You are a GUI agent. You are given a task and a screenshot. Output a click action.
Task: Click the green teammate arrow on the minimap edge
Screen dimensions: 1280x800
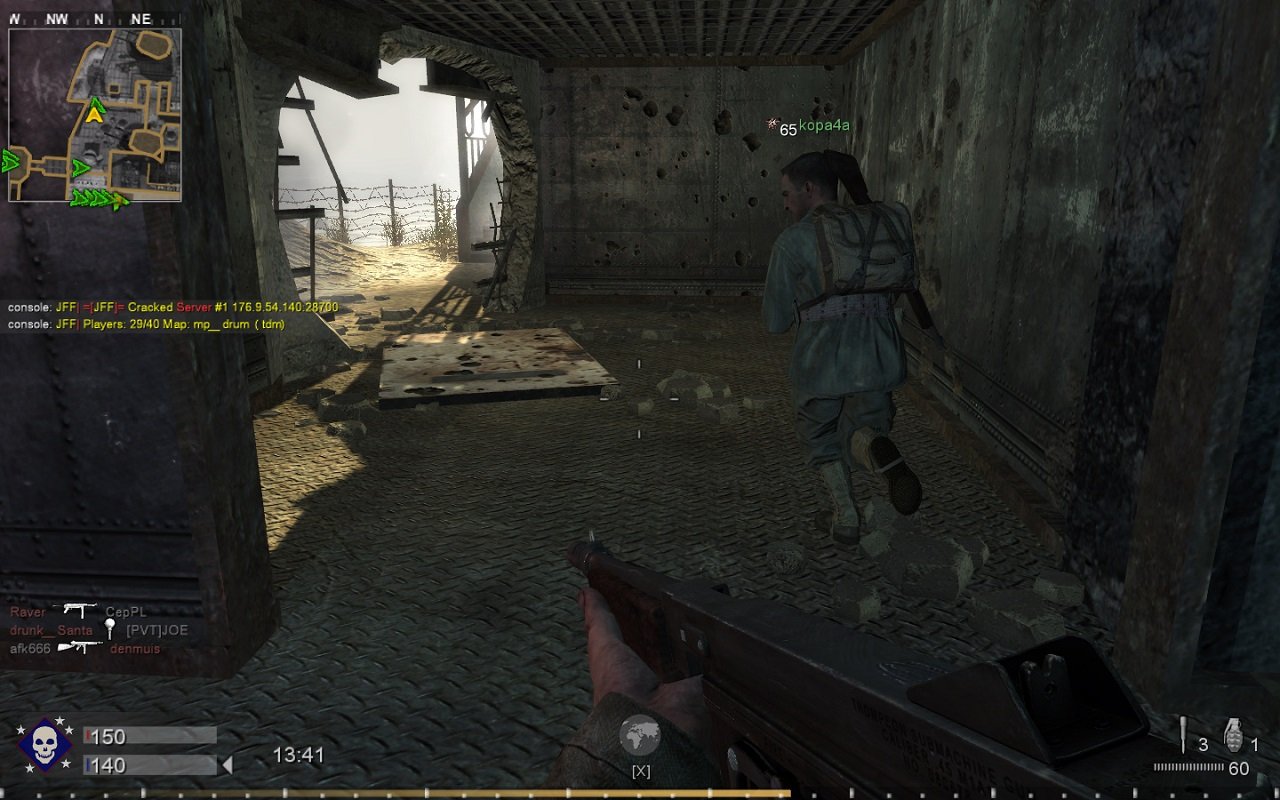click(10, 160)
